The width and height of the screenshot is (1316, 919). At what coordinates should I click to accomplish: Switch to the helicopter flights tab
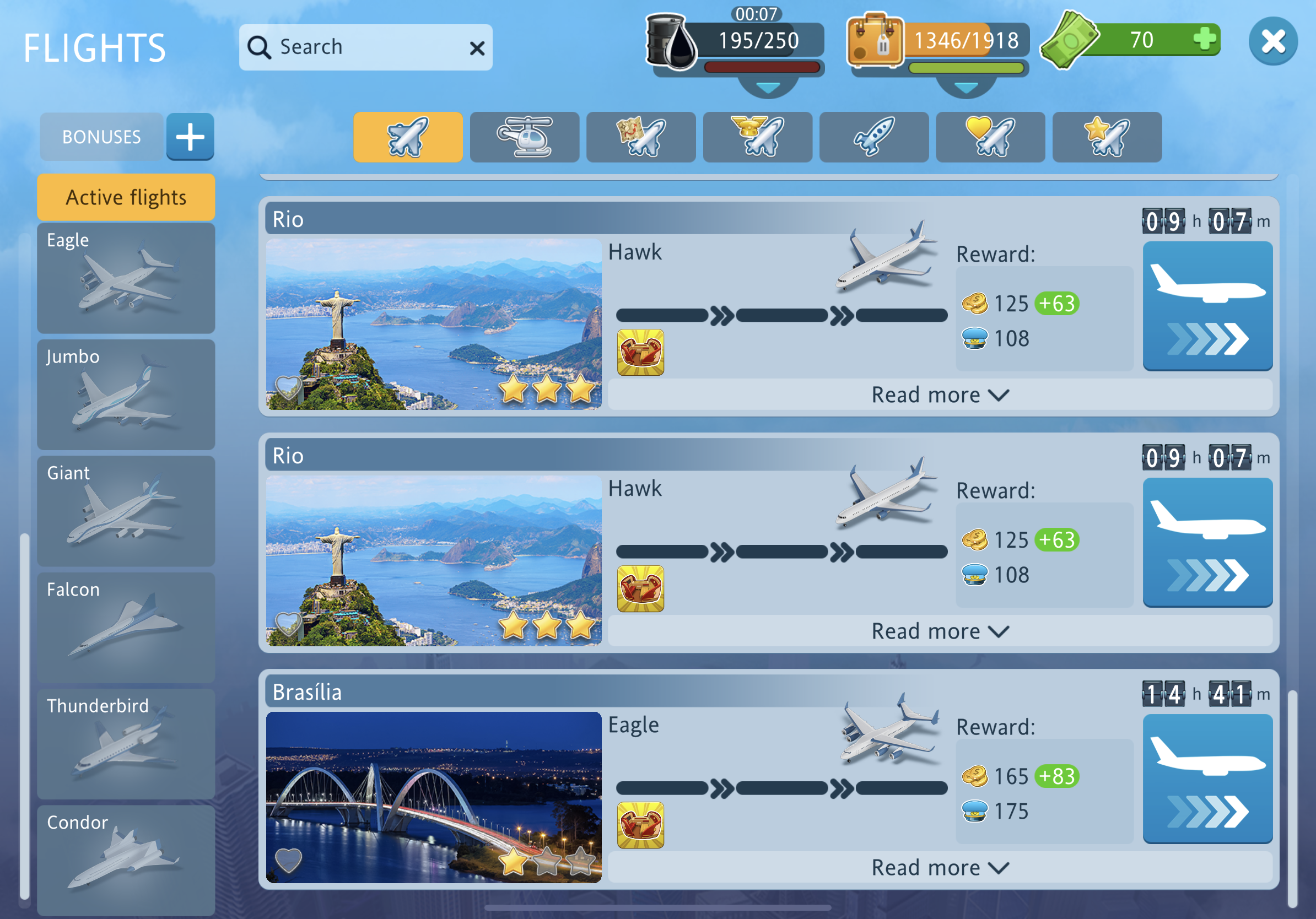(525, 137)
